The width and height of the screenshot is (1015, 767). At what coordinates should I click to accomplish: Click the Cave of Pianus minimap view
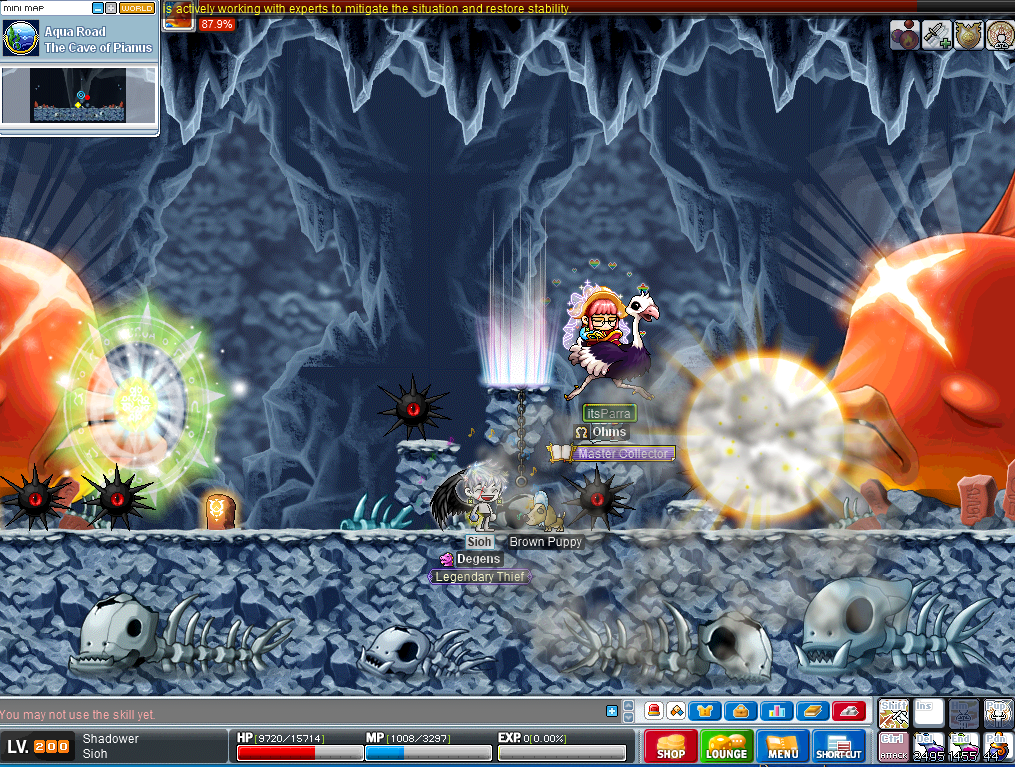(79, 96)
